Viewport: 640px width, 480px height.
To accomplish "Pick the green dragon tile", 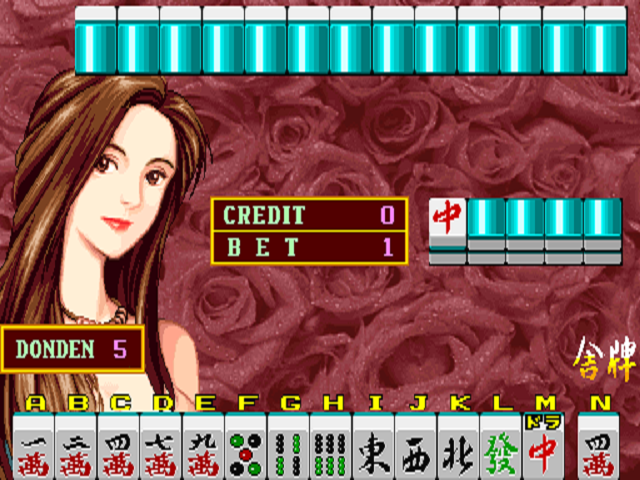I will pyautogui.click(x=500, y=448).
